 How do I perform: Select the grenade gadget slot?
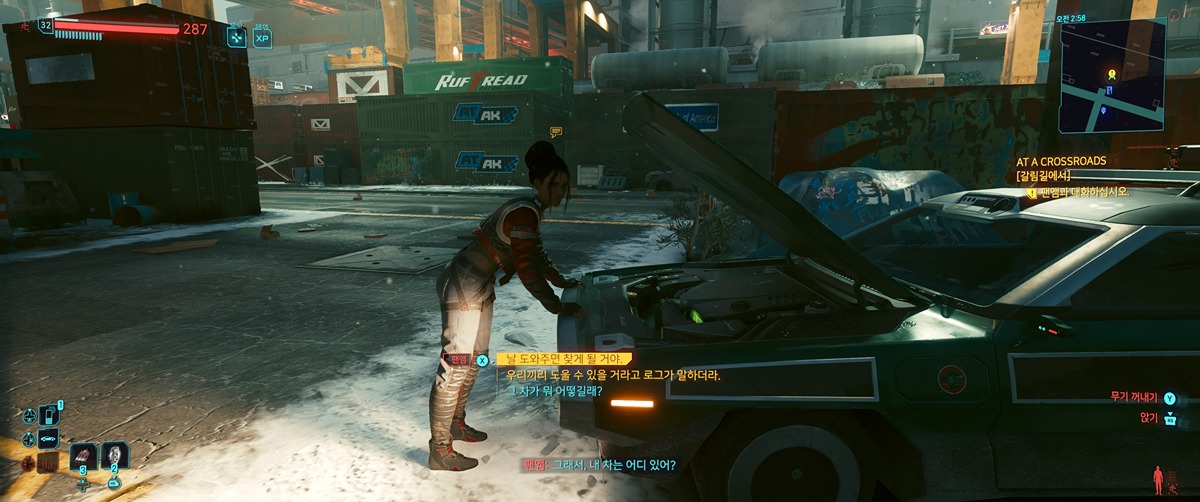click(115, 455)
